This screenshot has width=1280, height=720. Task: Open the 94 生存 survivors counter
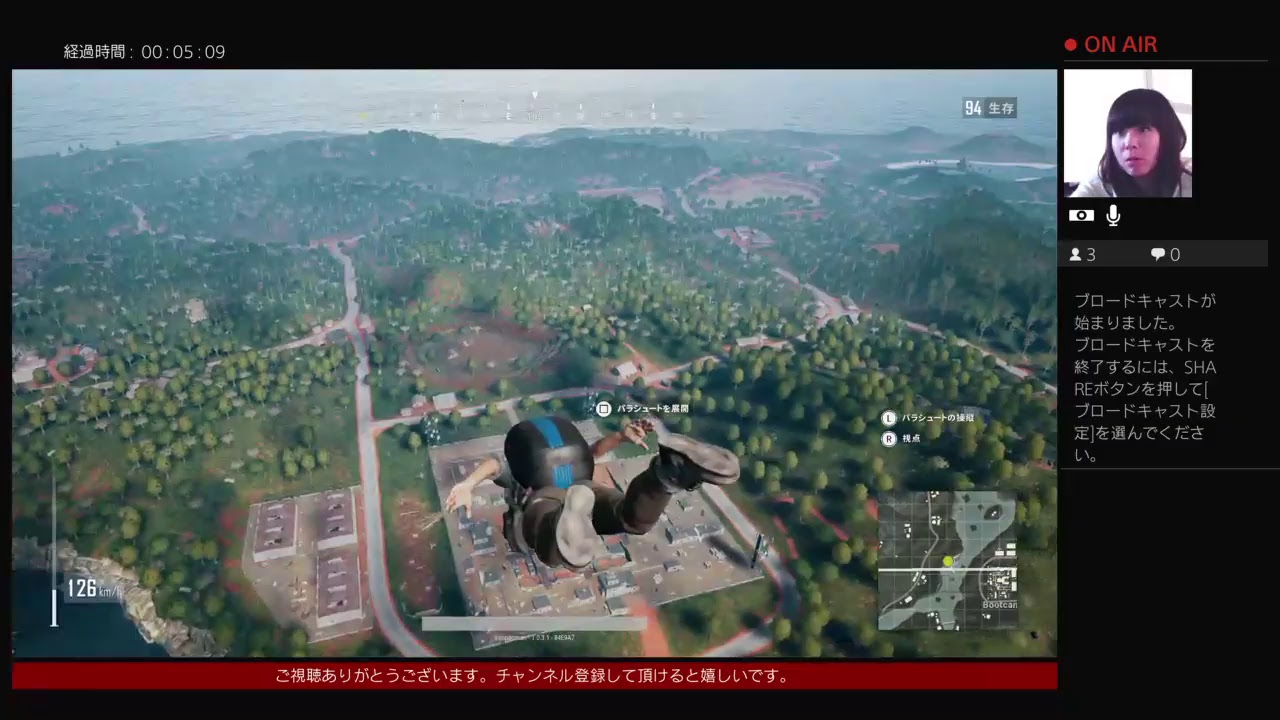[989, 108]
